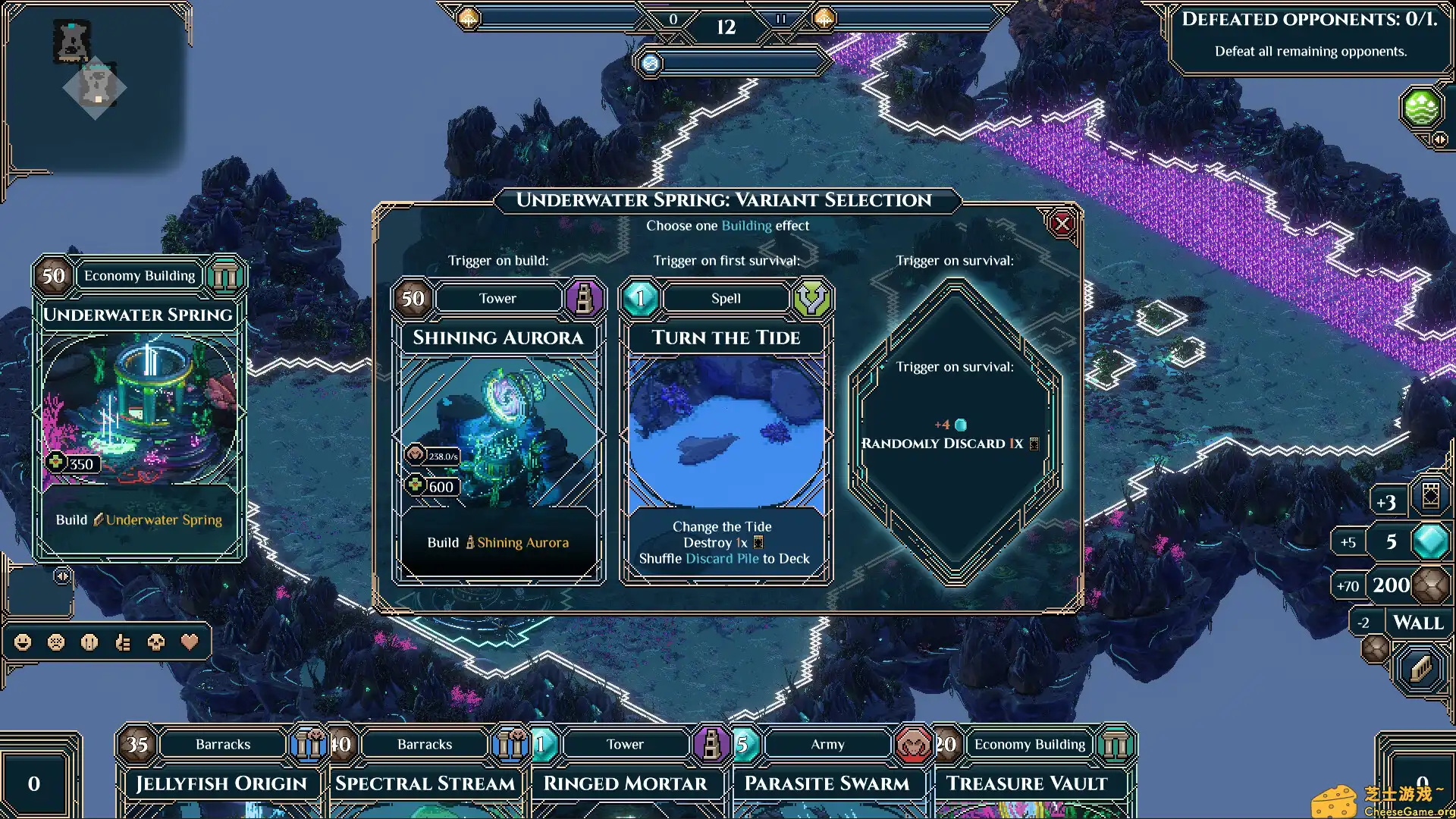Collapse the Underwater Spring card panel arrow
This screenshot has height=819, width=1456.
[x=62, y=575]
